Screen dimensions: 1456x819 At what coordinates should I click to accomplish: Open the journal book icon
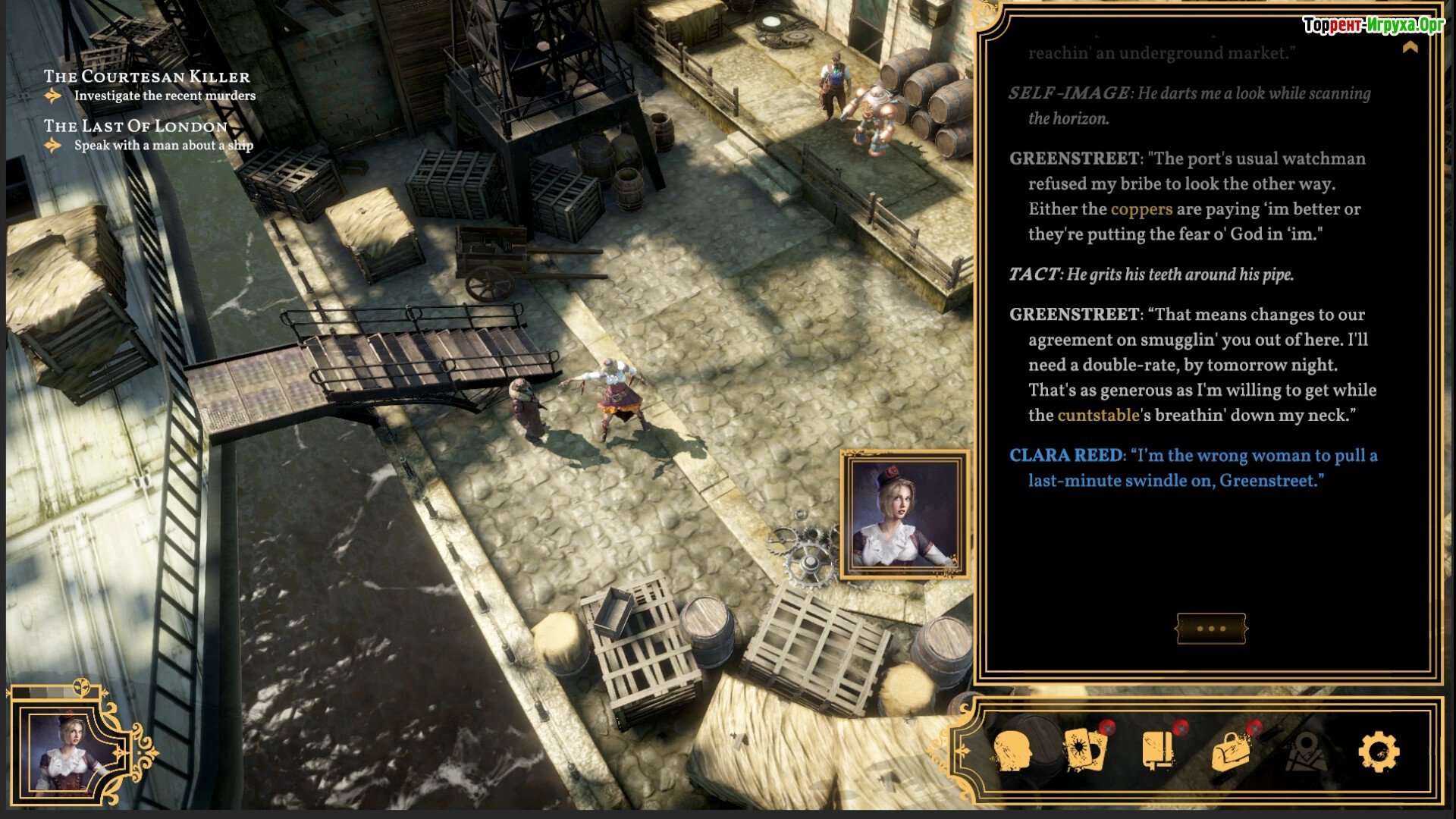click(x=1158, y=750)
